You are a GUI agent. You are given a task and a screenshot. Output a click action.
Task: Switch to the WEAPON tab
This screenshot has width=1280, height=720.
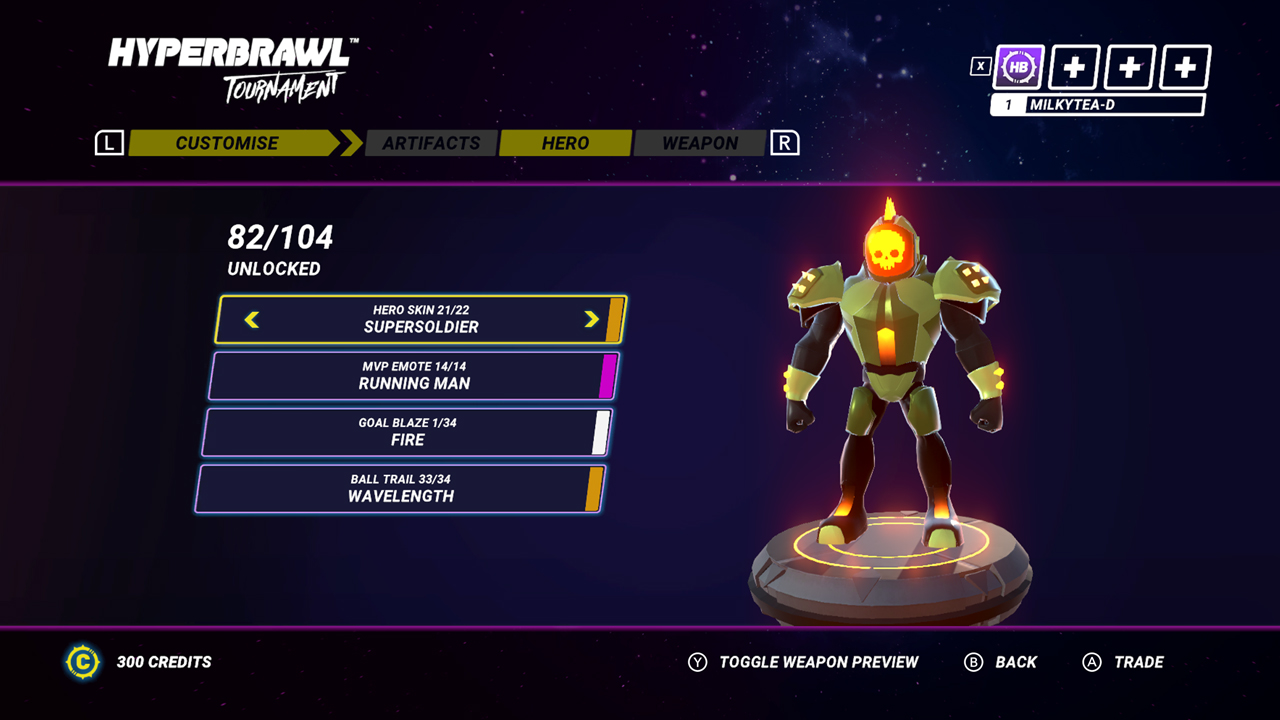(x=700, y=142)
